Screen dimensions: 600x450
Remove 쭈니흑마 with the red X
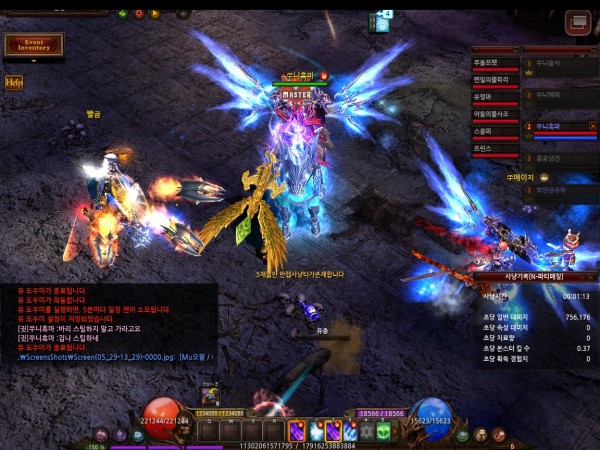pos(592,126)
